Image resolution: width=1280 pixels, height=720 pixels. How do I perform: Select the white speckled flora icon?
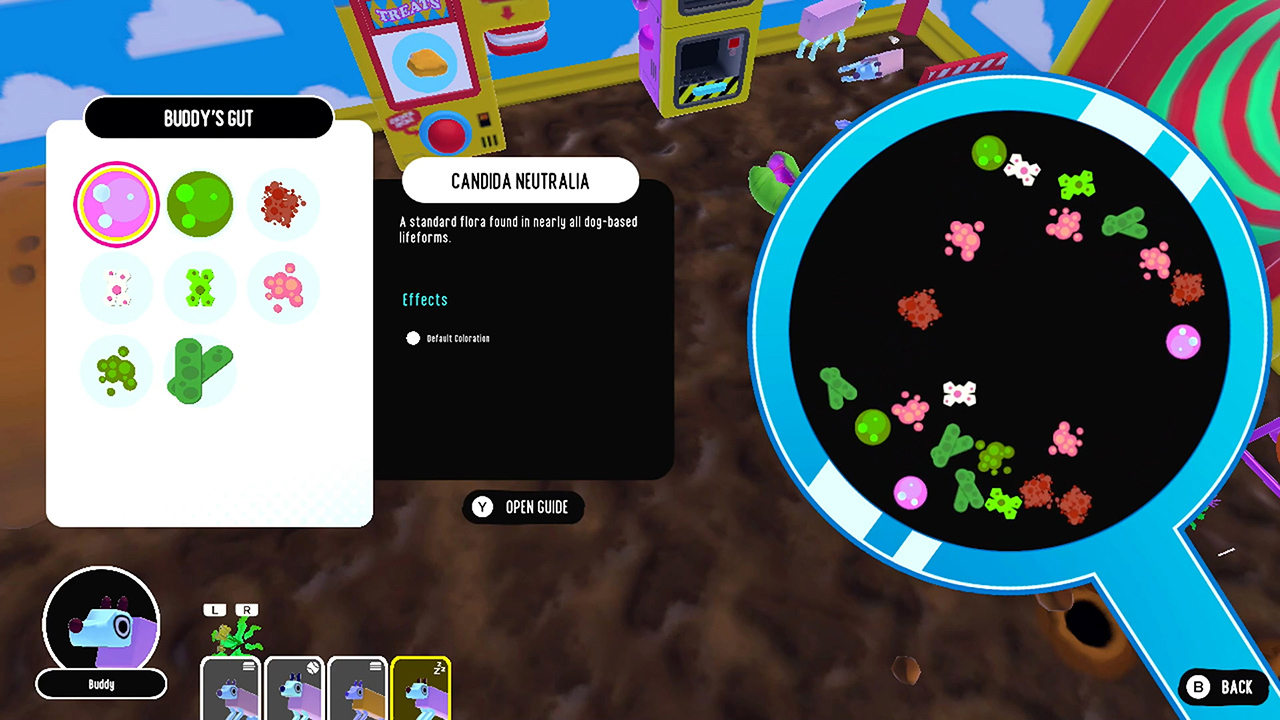tap(116, 288)
